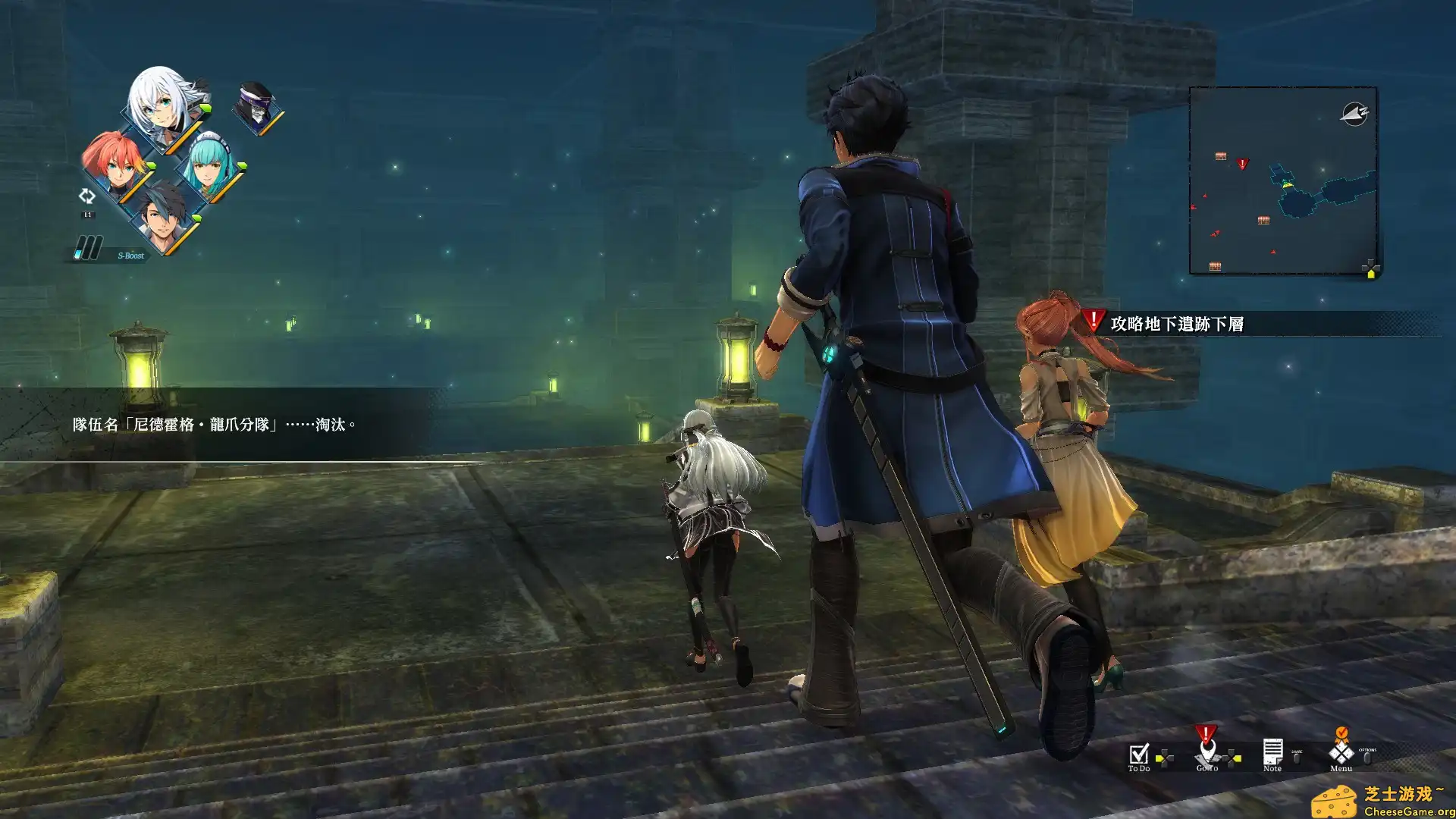Image resolution: width=1456 pixels, height=819 pixels.
Task: Select the red exclamation marker on the minimap
Action: (x=1243, y=163)
